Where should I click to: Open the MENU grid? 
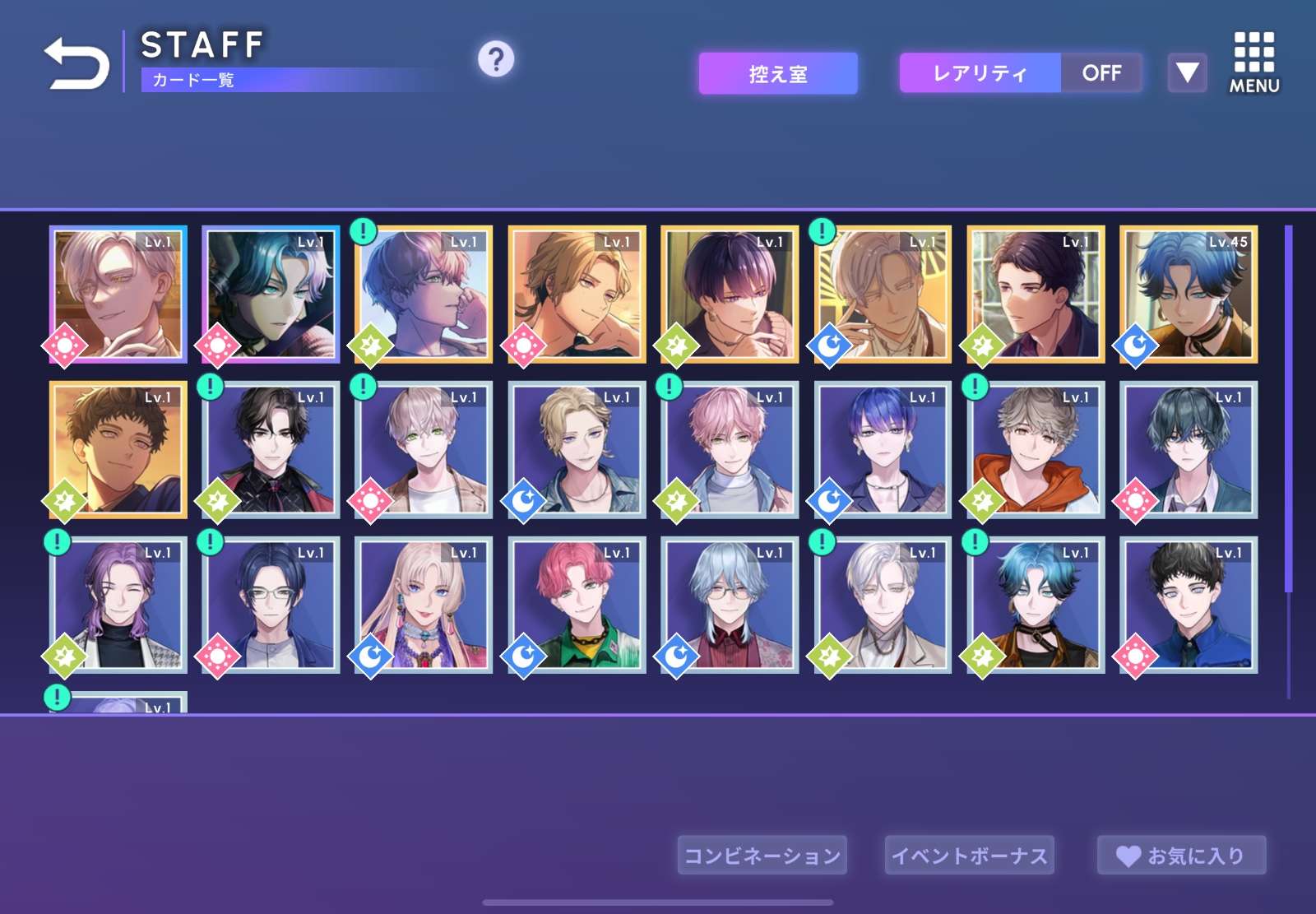pos(1253,63)
